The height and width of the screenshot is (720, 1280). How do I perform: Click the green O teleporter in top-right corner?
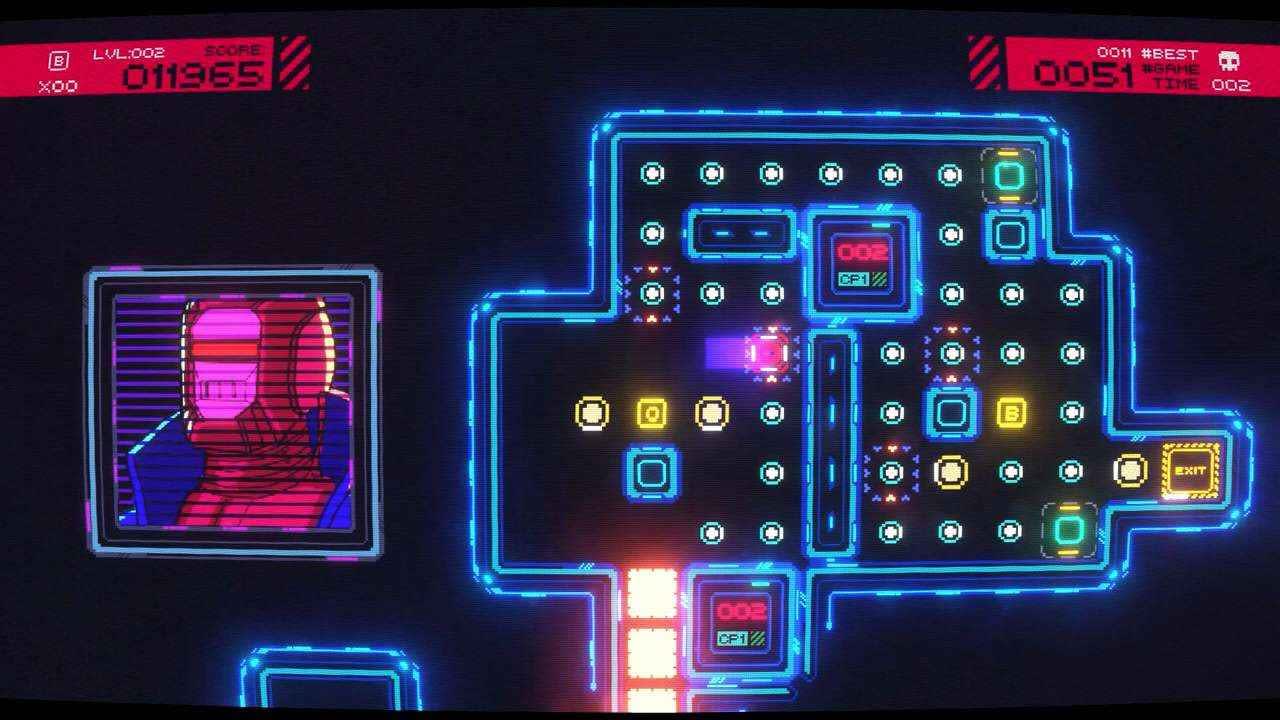tap(1007, 176)
